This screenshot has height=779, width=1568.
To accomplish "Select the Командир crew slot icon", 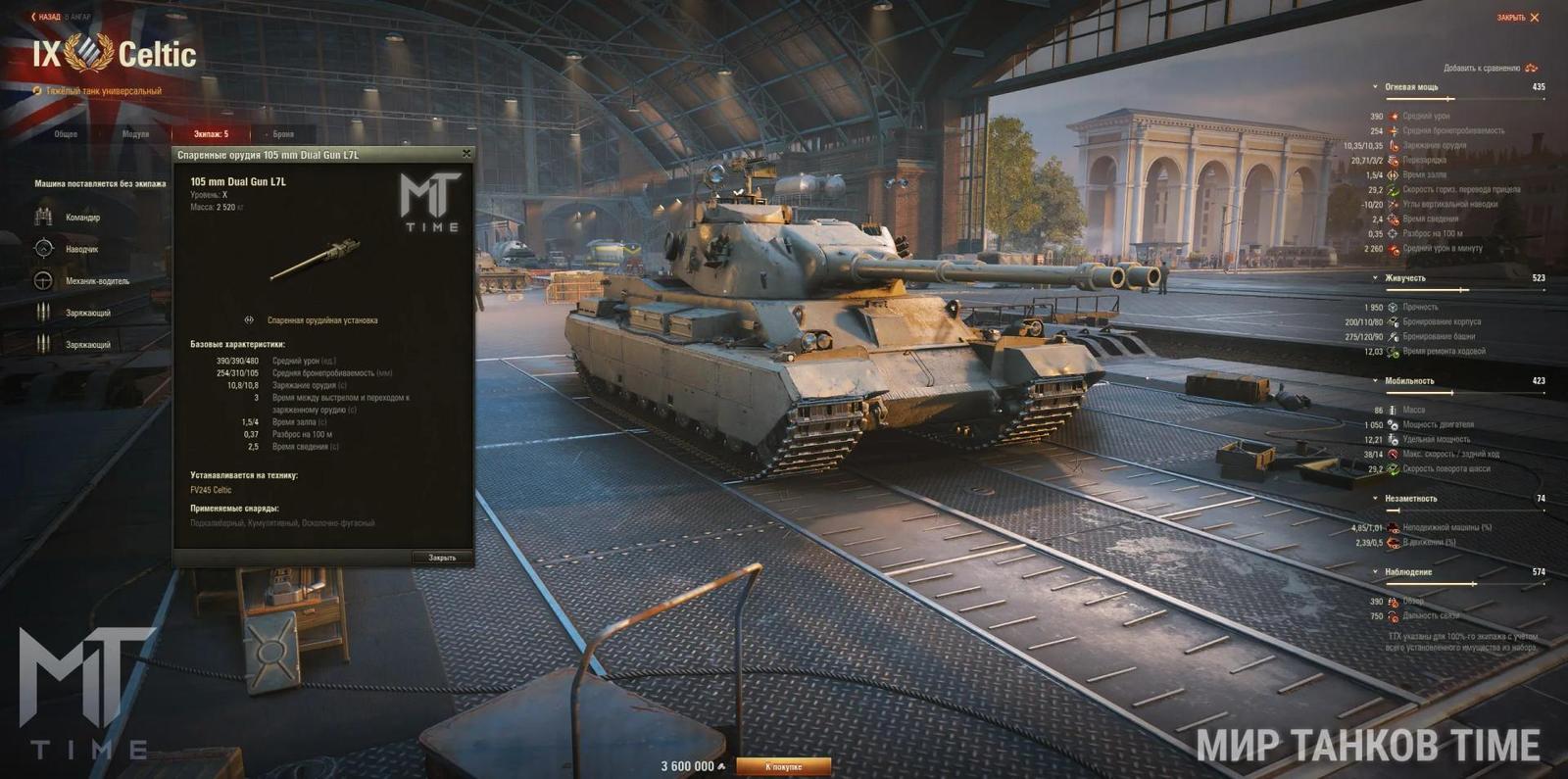I will (42, 217).
